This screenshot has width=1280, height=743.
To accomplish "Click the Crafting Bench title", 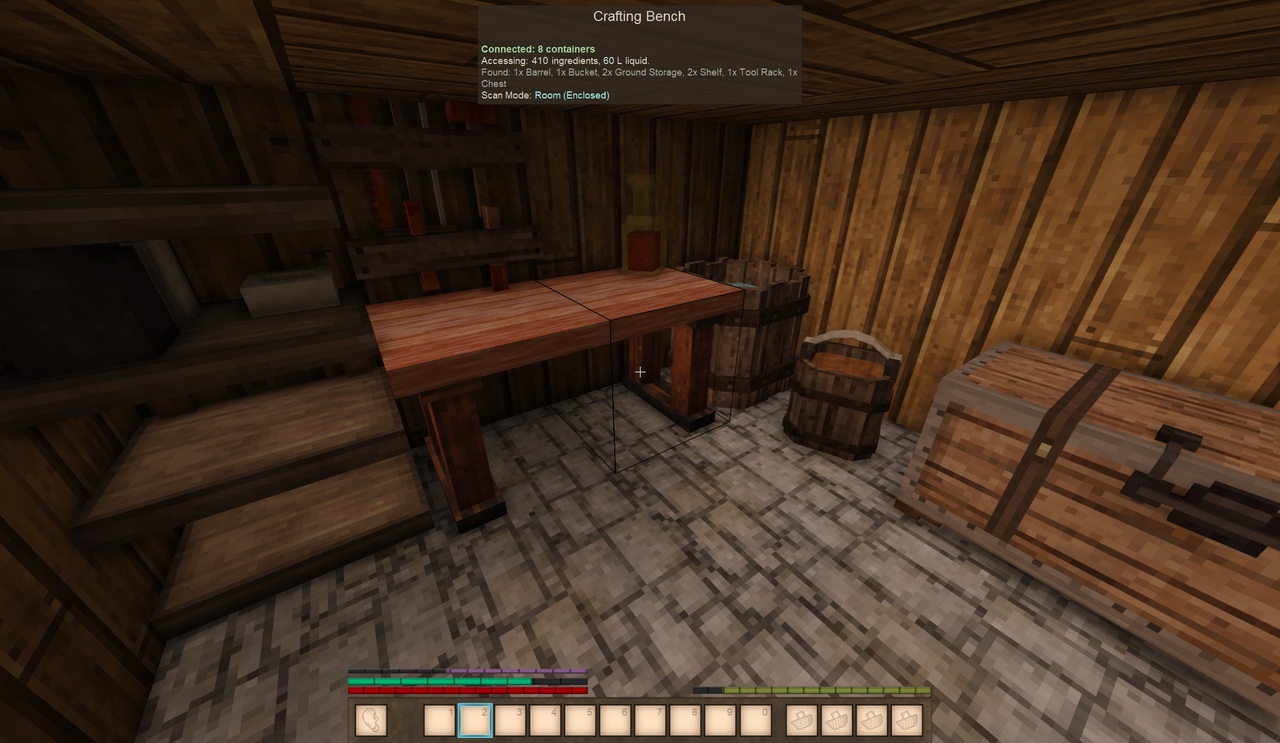I will (639, 16).
